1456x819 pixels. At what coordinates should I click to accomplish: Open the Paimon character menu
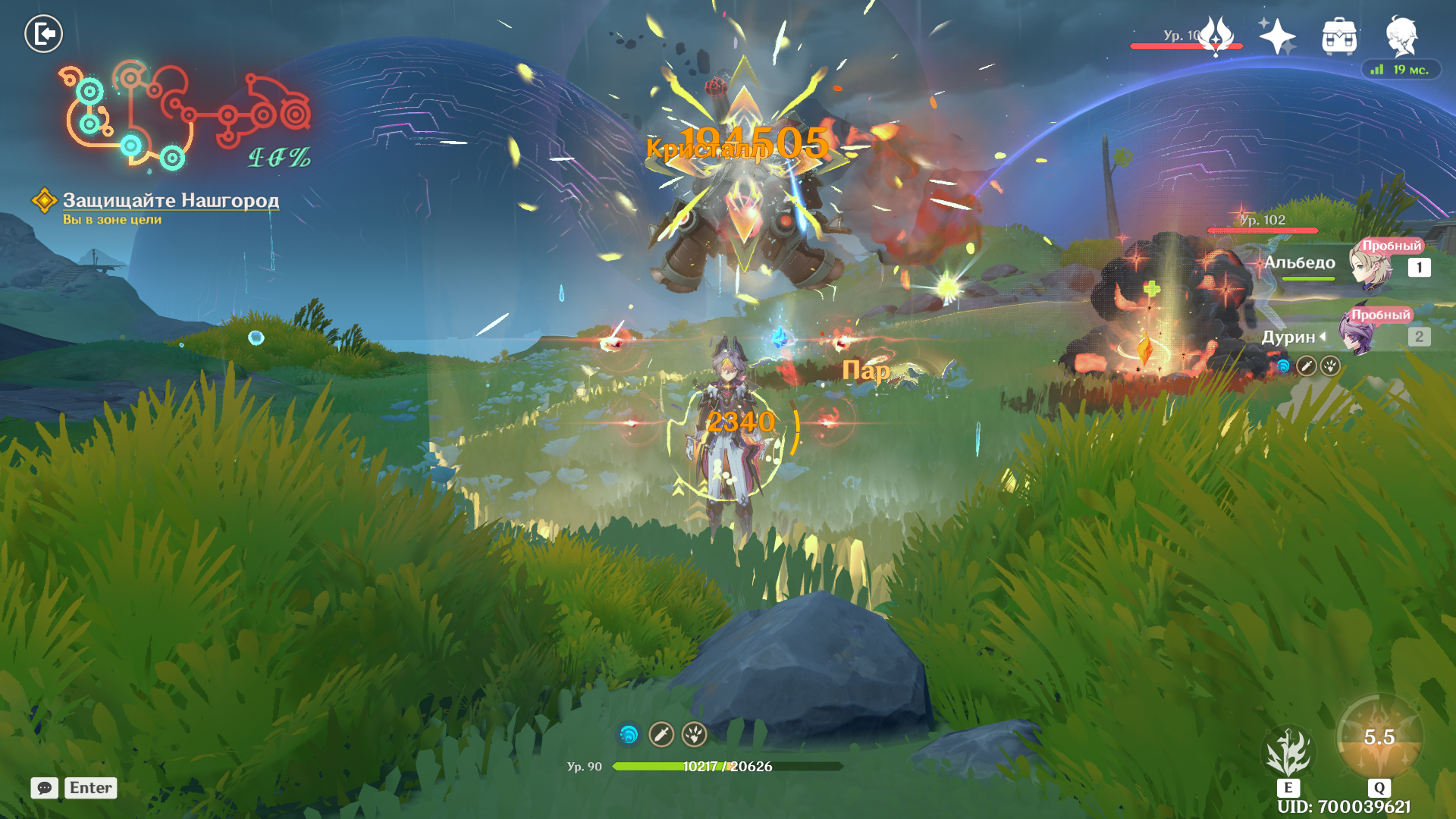(x=1401, y=36)
